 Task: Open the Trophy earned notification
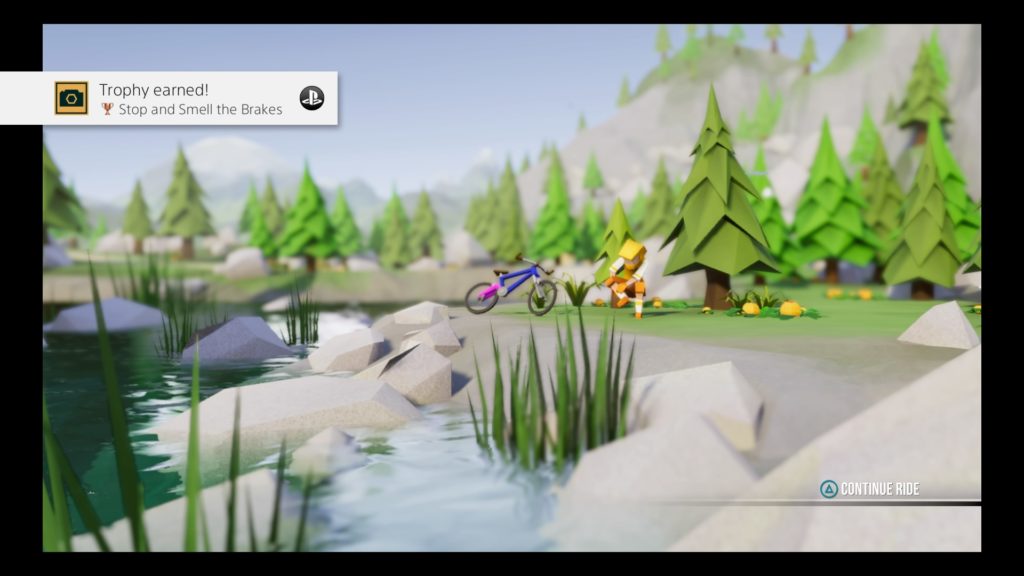coord(169,98)
